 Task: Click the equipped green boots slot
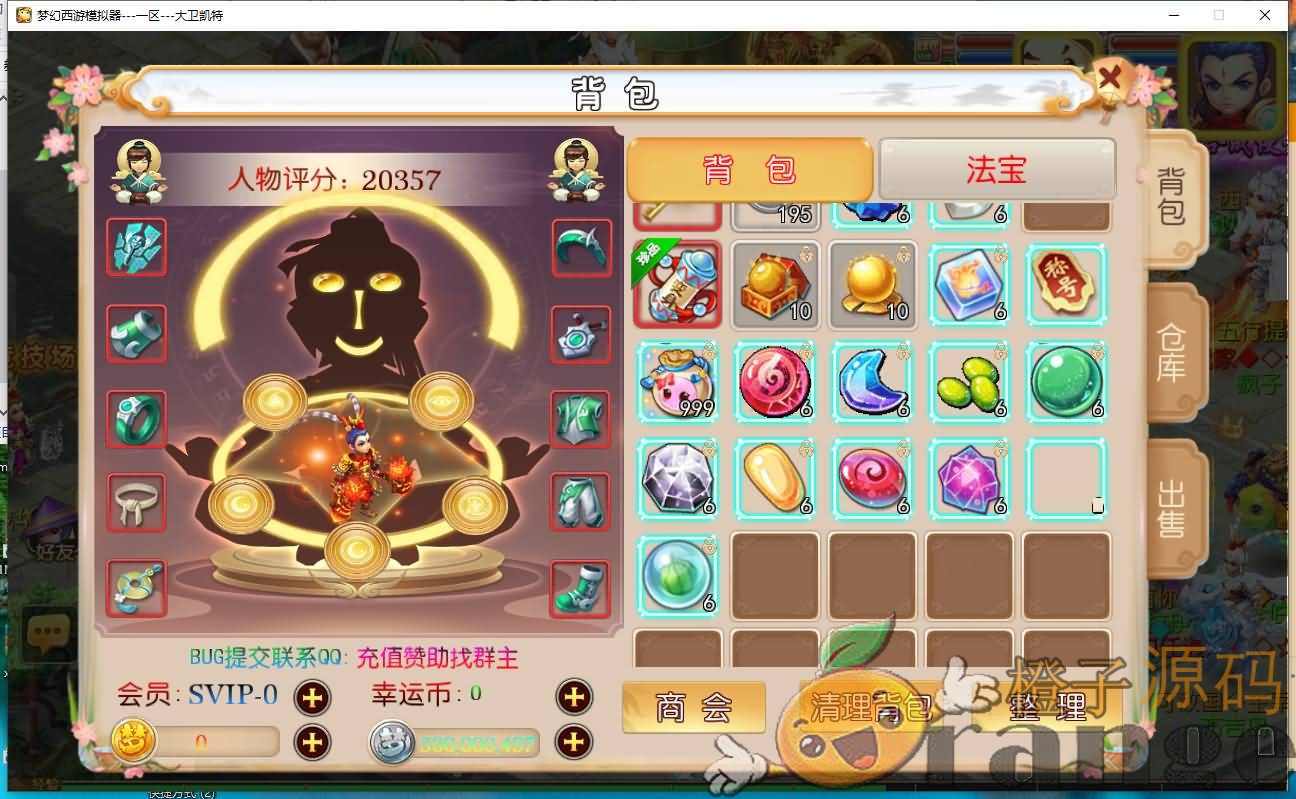(x=581, y=591)
